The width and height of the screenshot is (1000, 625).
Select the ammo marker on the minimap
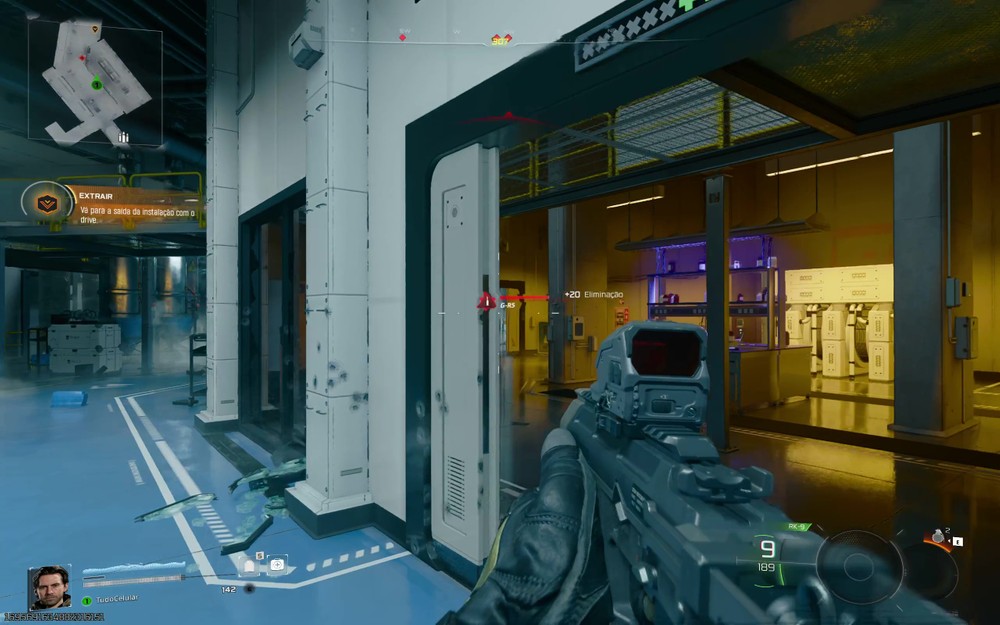[123, 136]
